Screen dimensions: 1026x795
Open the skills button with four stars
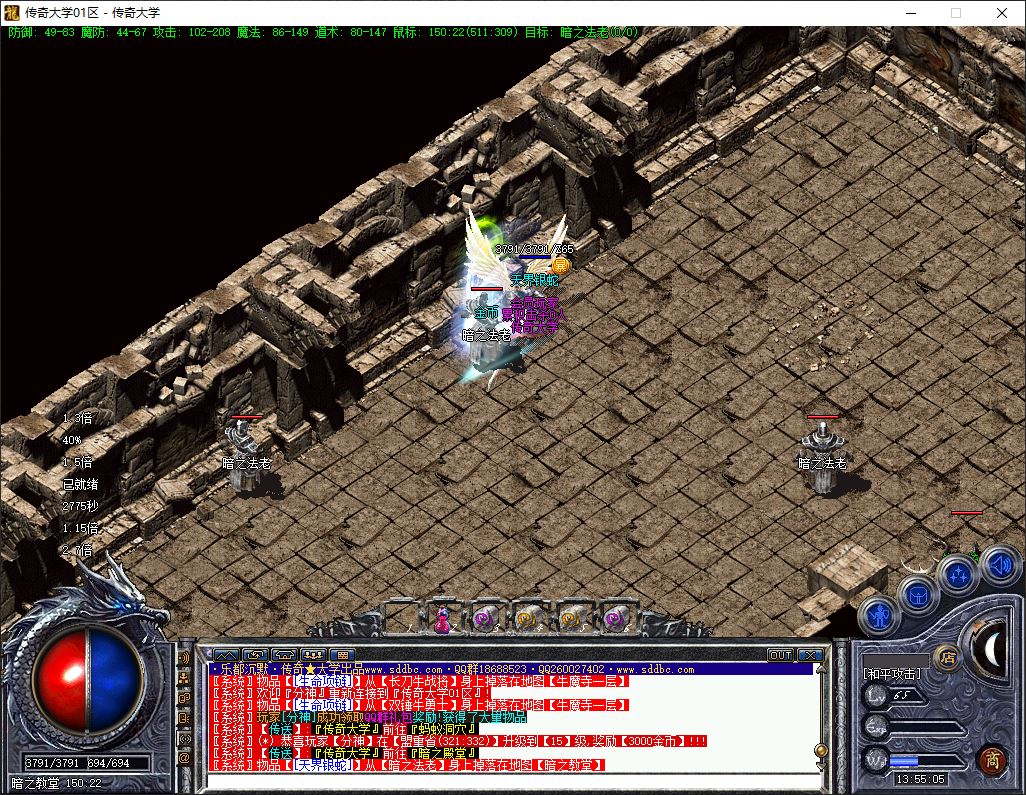pyautogui.click(x=958, y=575)
